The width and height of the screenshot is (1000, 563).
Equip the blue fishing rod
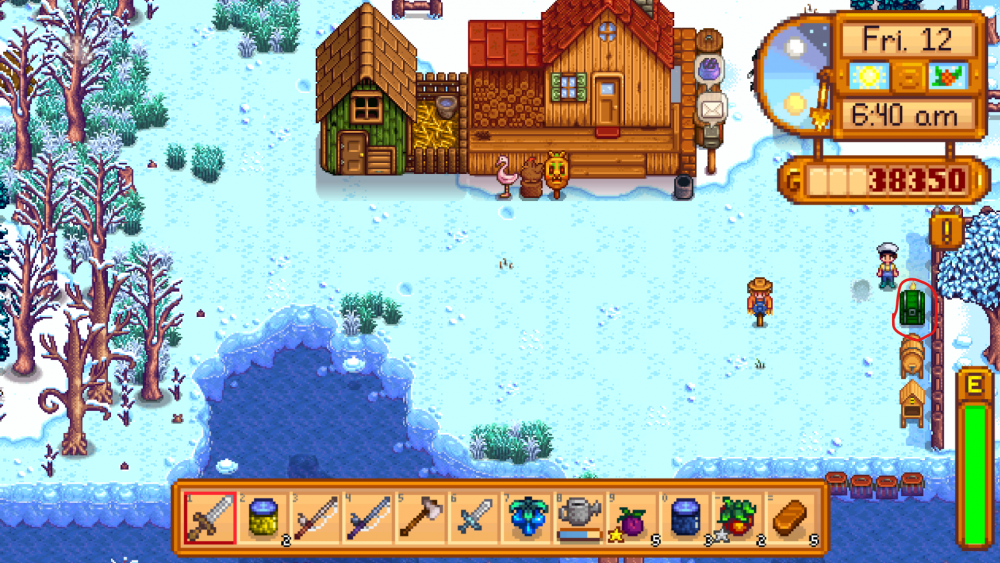[366, 518]
